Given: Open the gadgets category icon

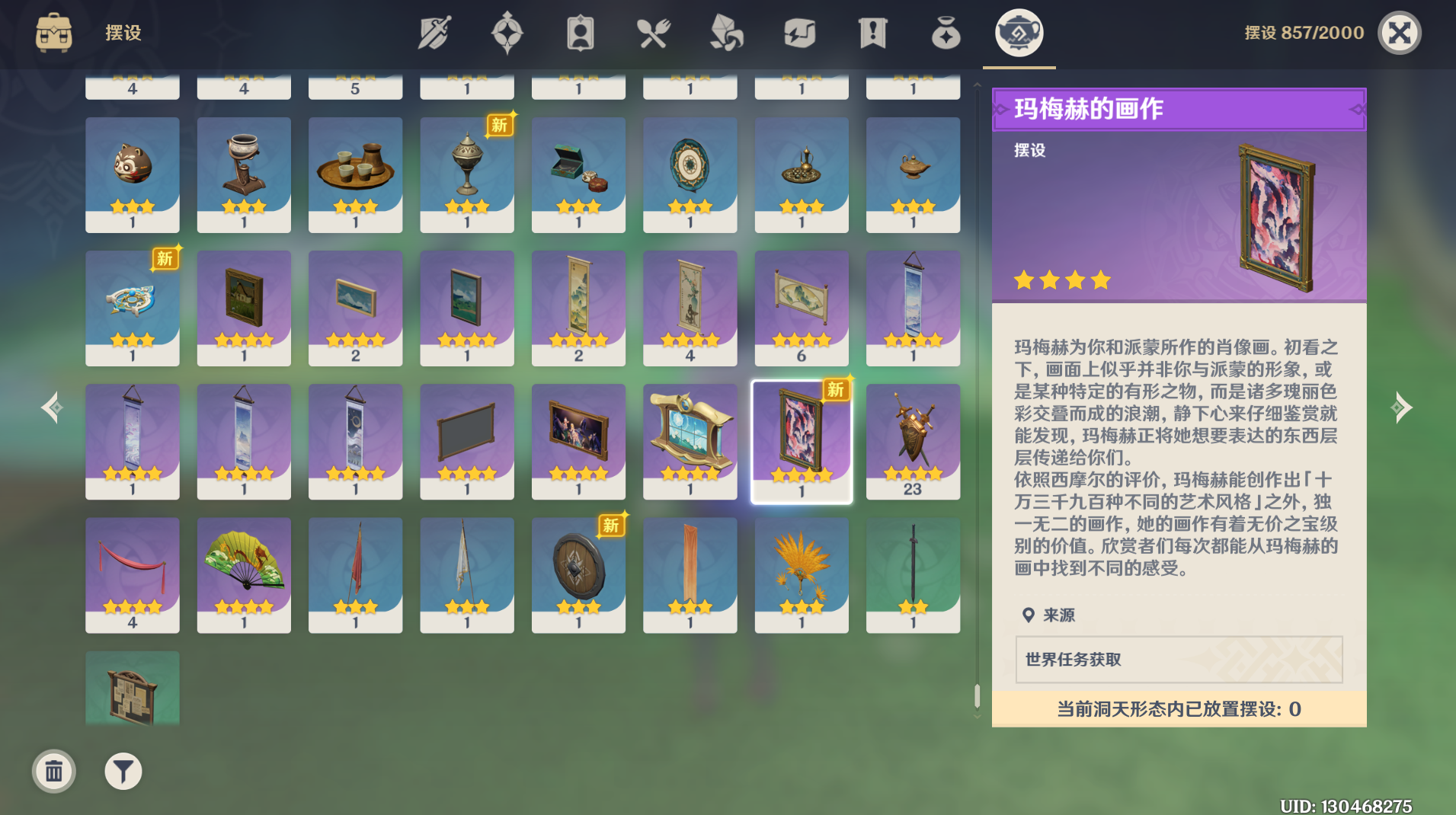Looking at the screenshot, I should click(801, 32).
